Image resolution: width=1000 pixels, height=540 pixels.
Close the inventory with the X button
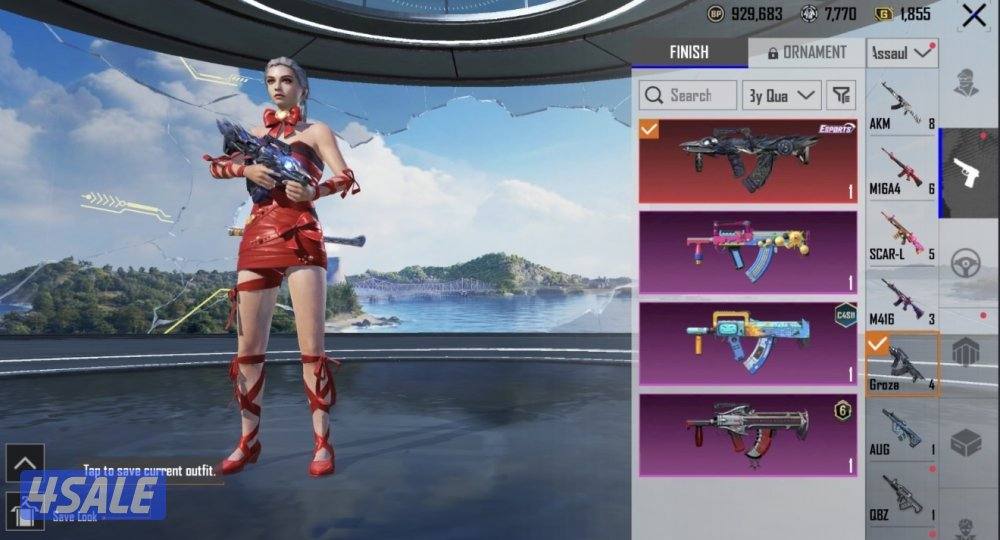(974, 15)
